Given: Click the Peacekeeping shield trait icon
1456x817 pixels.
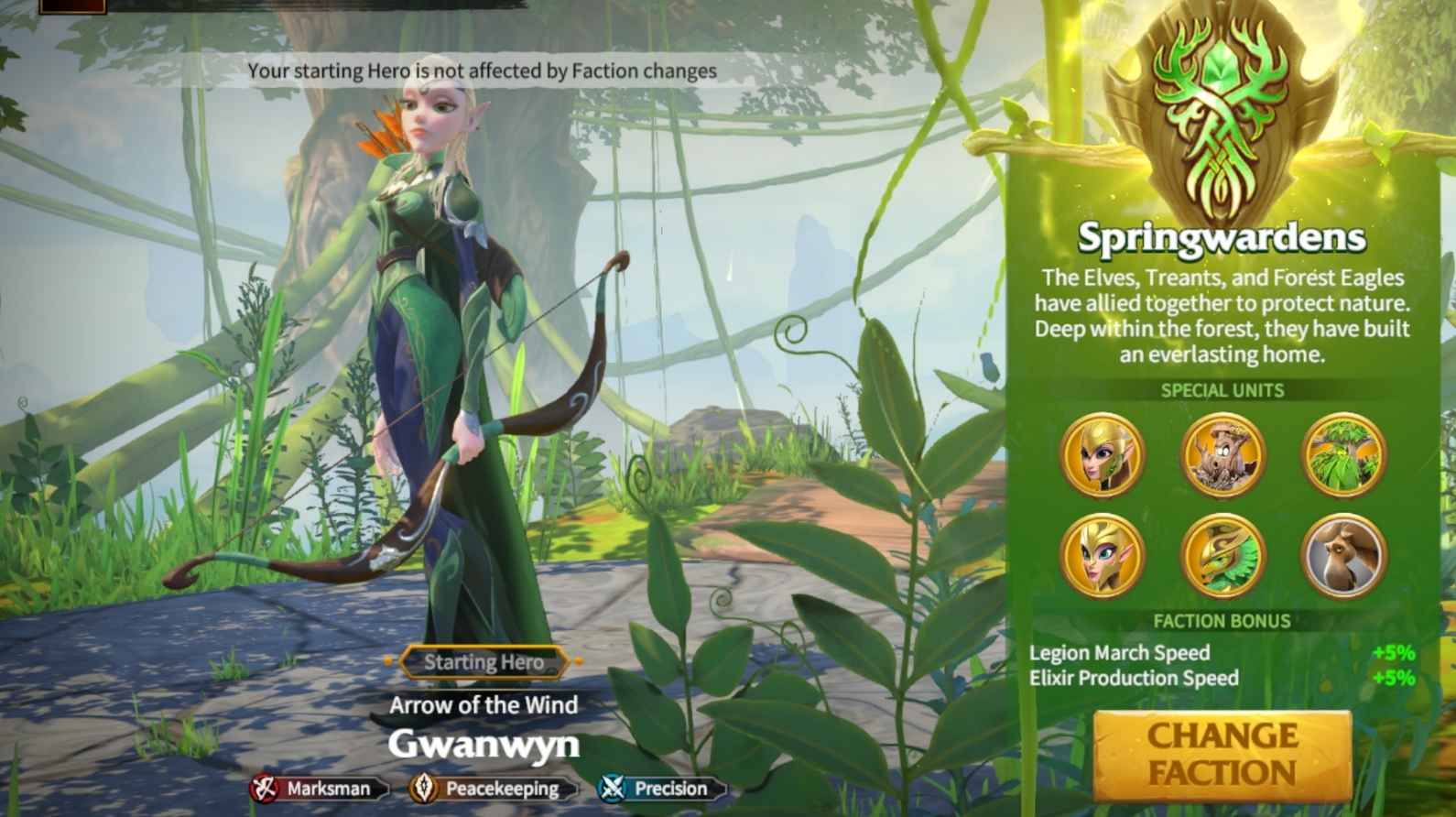Looking at the screenshot, I should point(423,789).
